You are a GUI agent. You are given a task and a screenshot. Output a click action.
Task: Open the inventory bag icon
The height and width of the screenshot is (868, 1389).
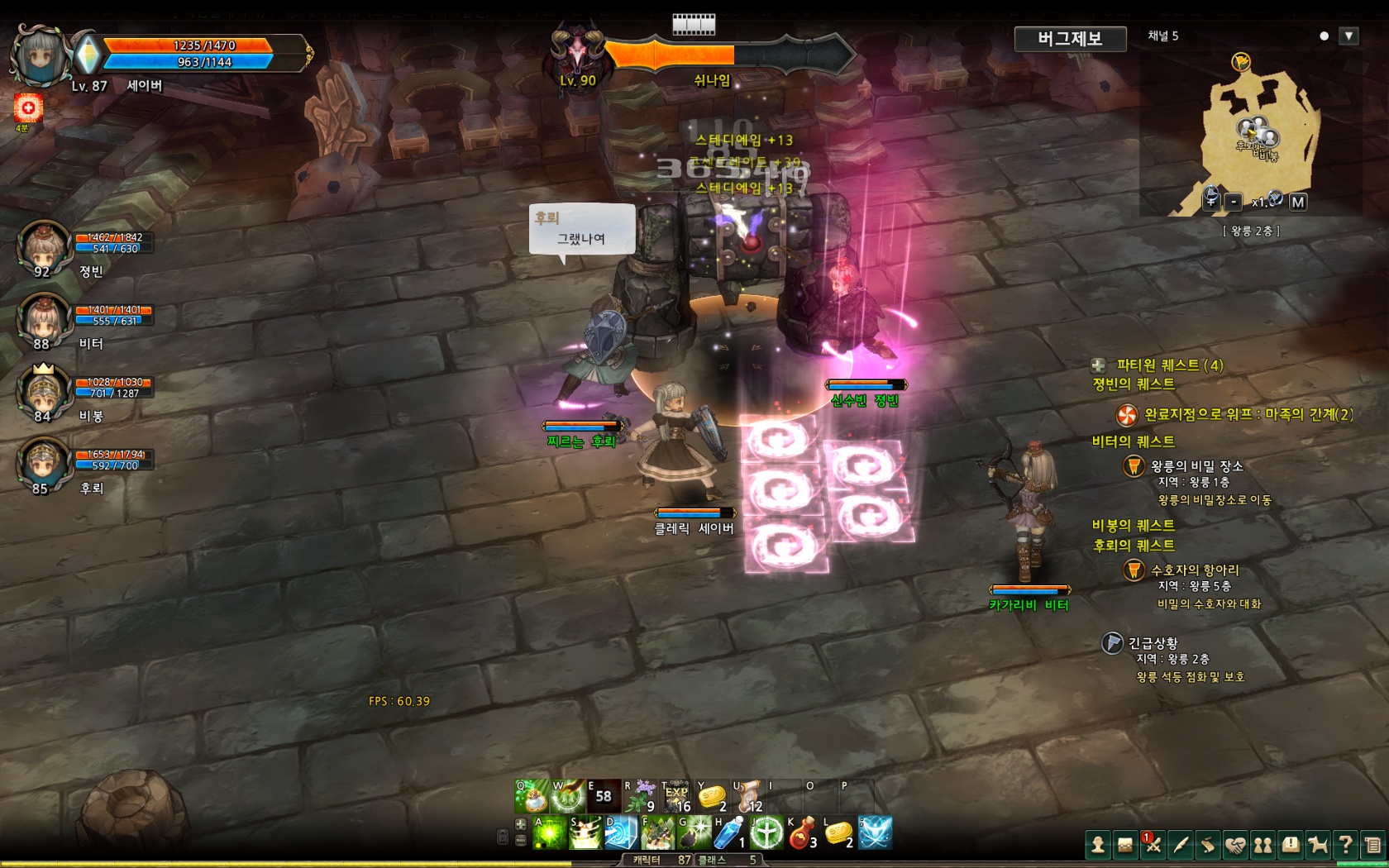(x=1125, y=845)
